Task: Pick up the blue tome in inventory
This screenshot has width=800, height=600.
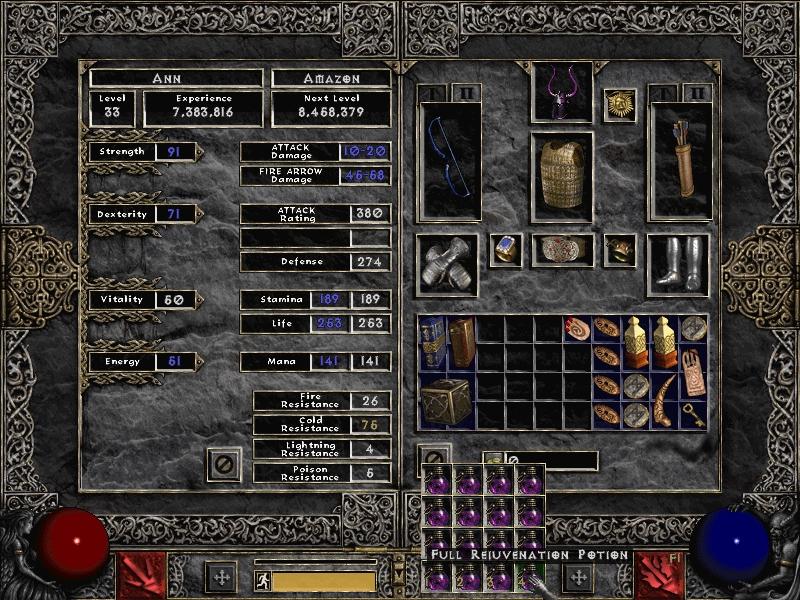Action: click(433, 341)
